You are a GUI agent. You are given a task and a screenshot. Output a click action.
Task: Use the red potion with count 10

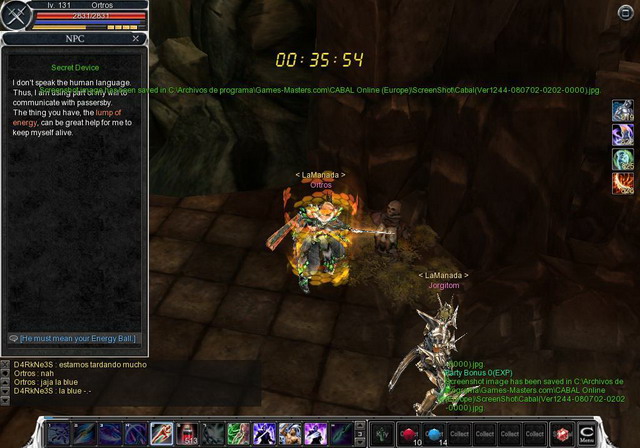tap(409, 433)
